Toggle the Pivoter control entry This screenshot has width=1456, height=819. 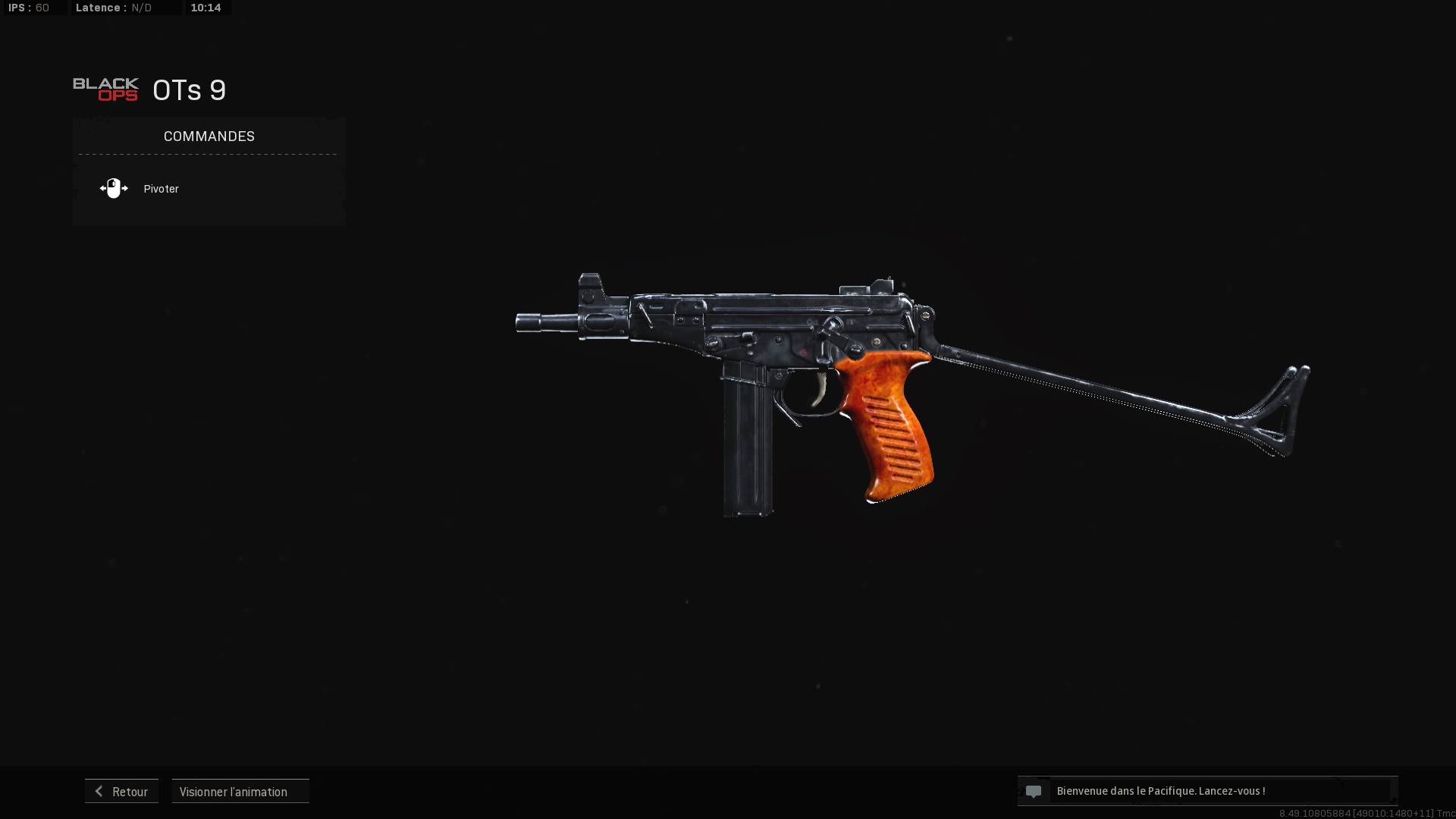tap(161, 189)
